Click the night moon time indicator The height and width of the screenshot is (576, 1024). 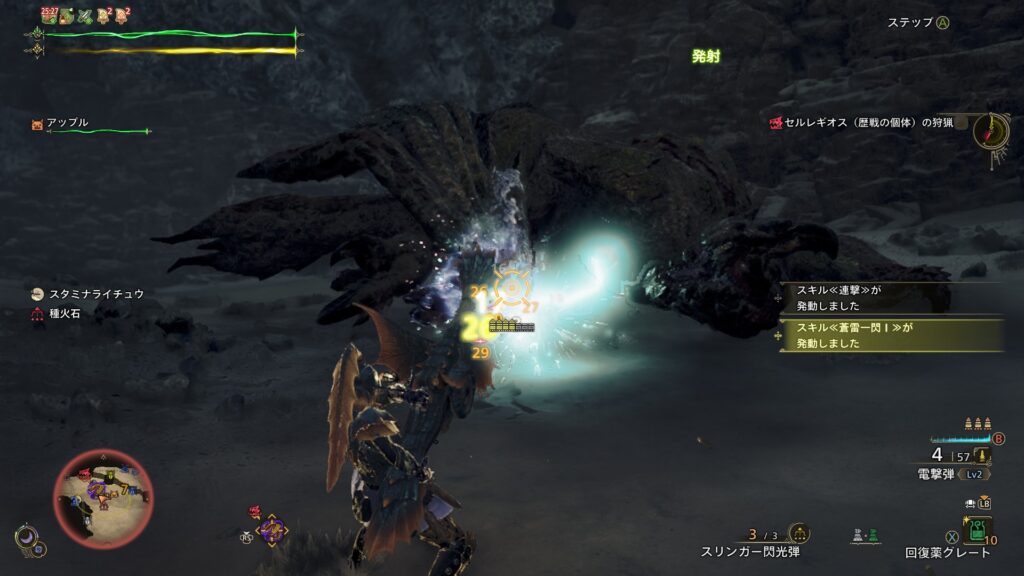pyautogui.click(x=26, y=540)
